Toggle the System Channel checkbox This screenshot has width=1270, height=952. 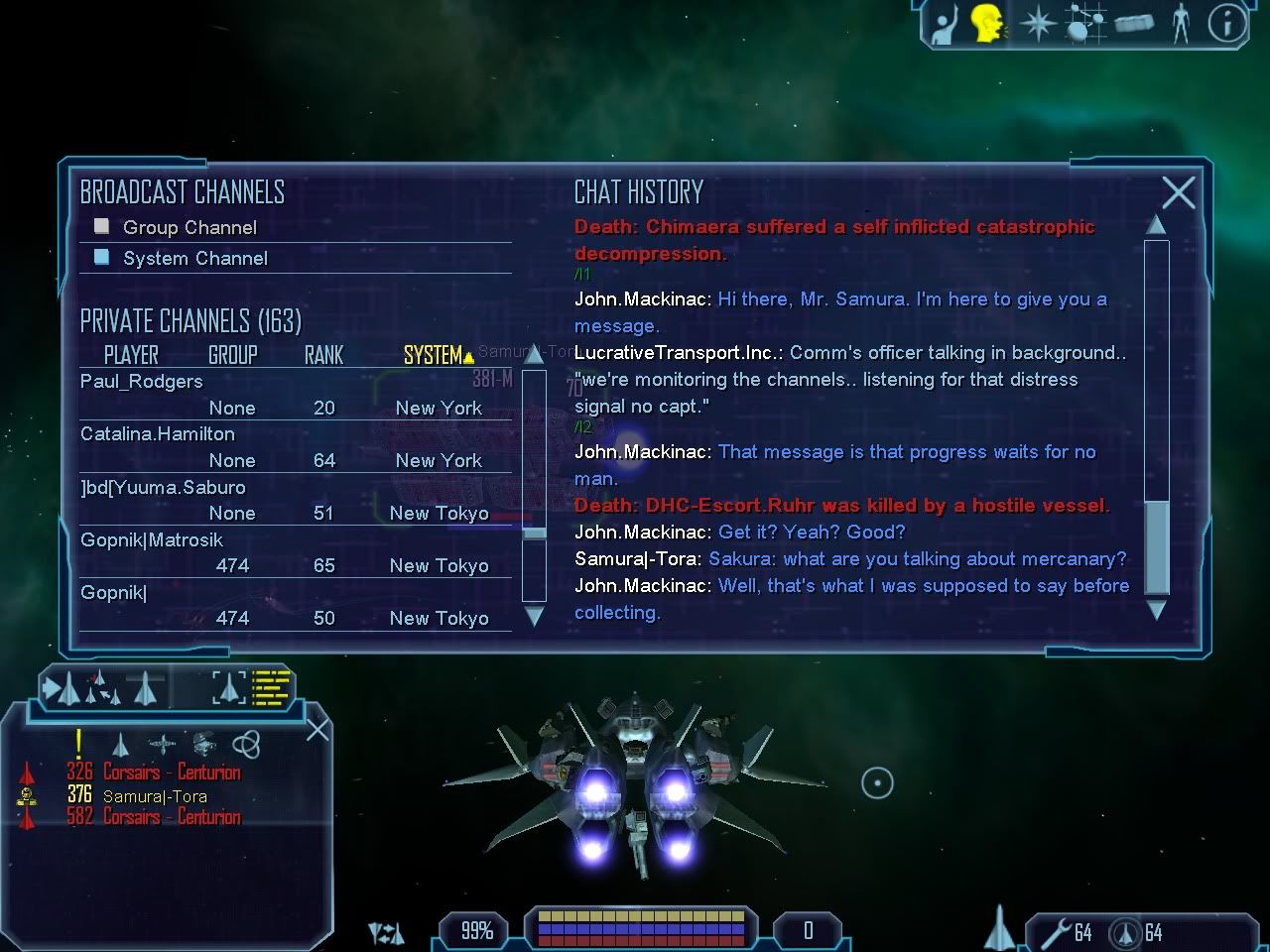tap(101, 258)
